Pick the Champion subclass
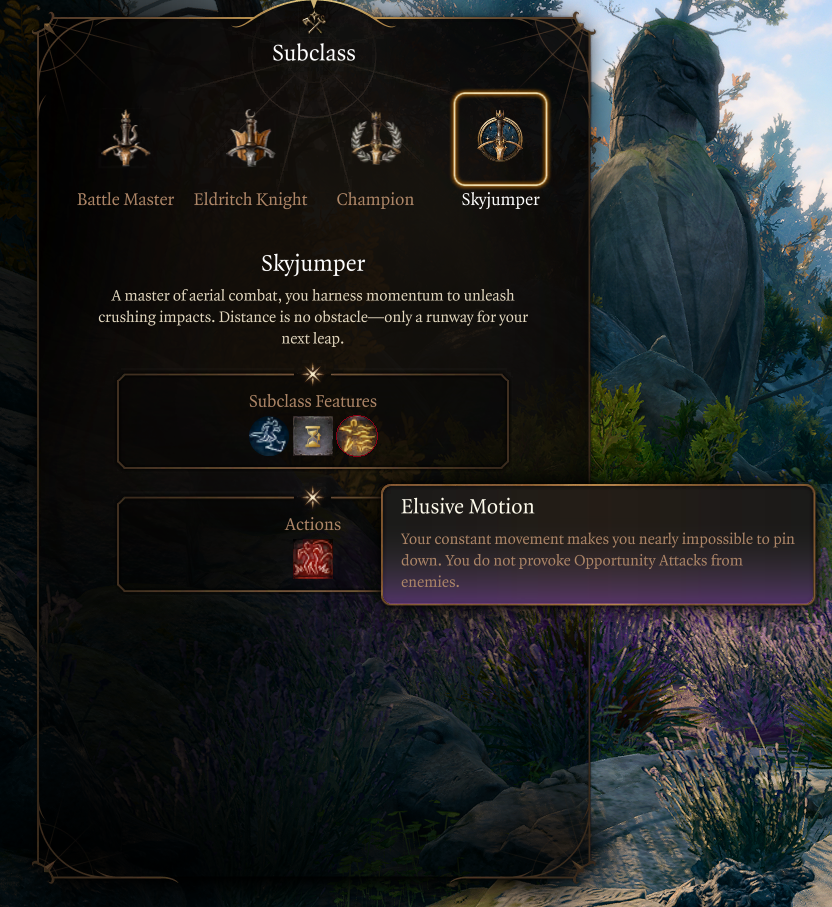 pyautogui.click(x=375, y=141)
